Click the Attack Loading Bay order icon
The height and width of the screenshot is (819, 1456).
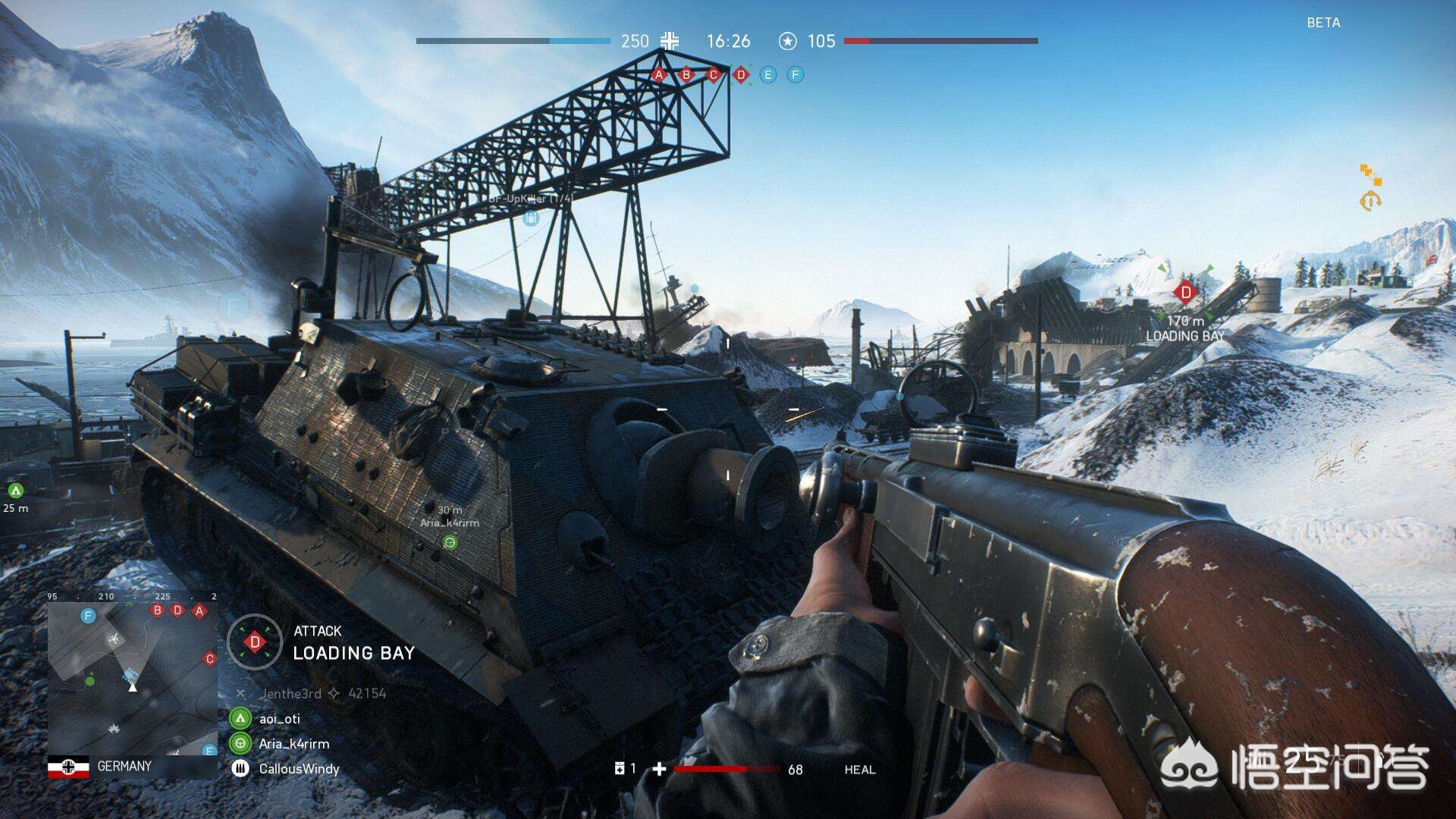click(x=255, y=642)
